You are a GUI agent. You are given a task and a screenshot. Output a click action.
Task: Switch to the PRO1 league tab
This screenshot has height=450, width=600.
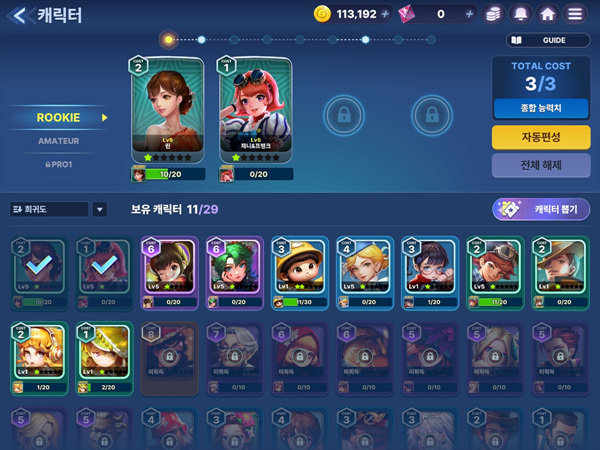coord(58,163)
